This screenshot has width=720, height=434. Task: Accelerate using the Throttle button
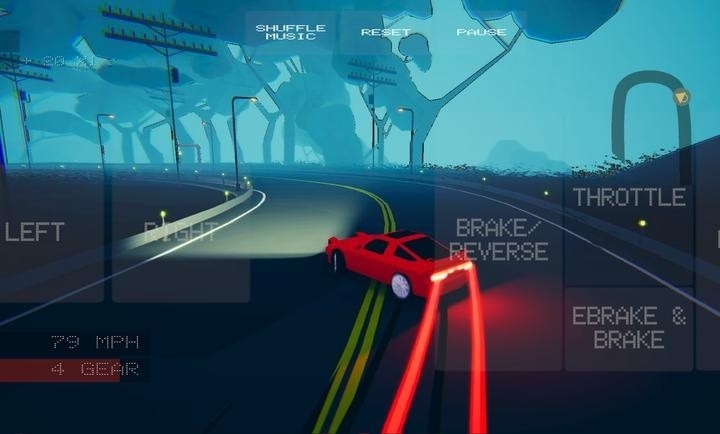[629, 197]
